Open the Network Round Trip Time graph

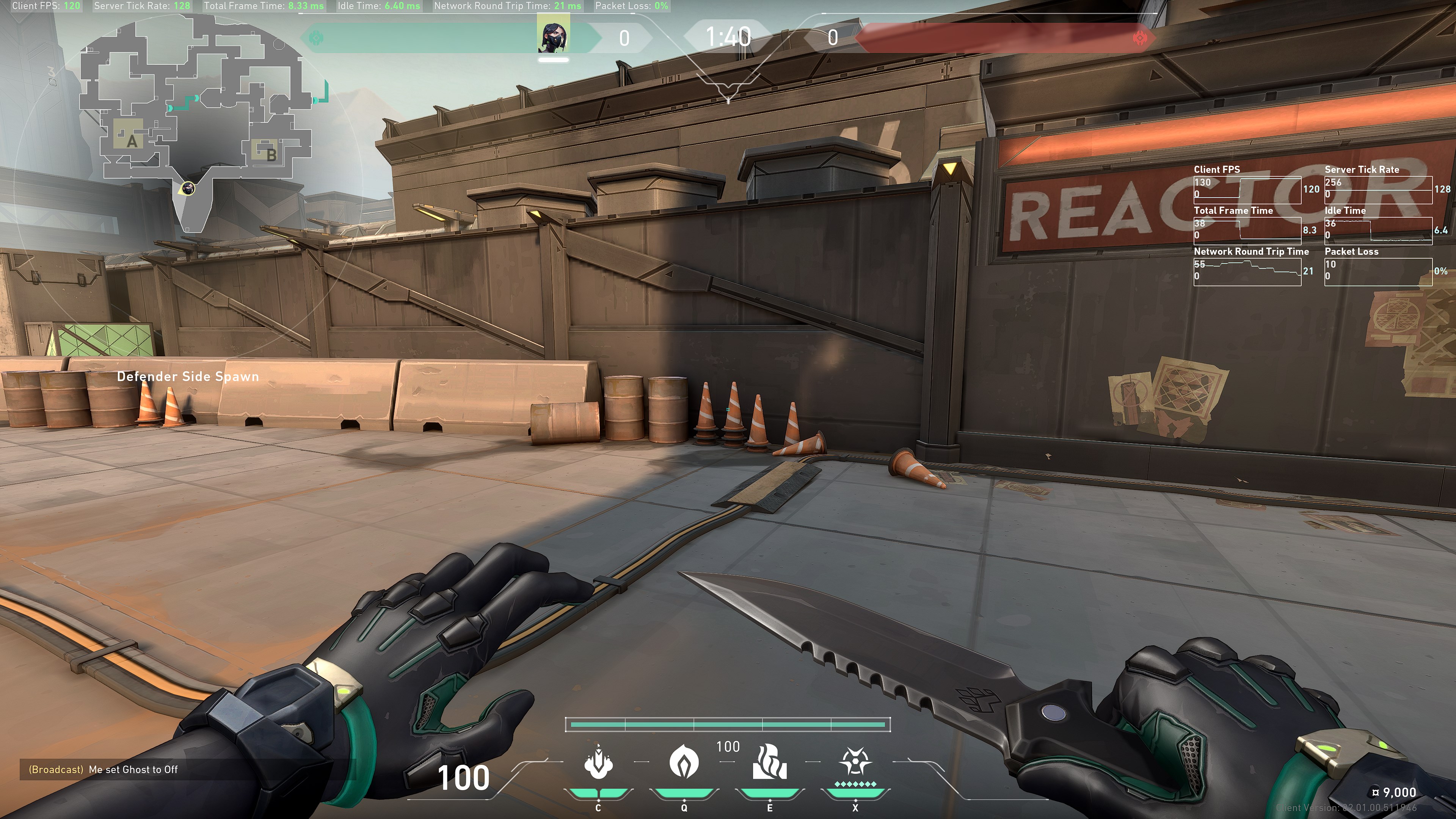[x=1247, y=271]
